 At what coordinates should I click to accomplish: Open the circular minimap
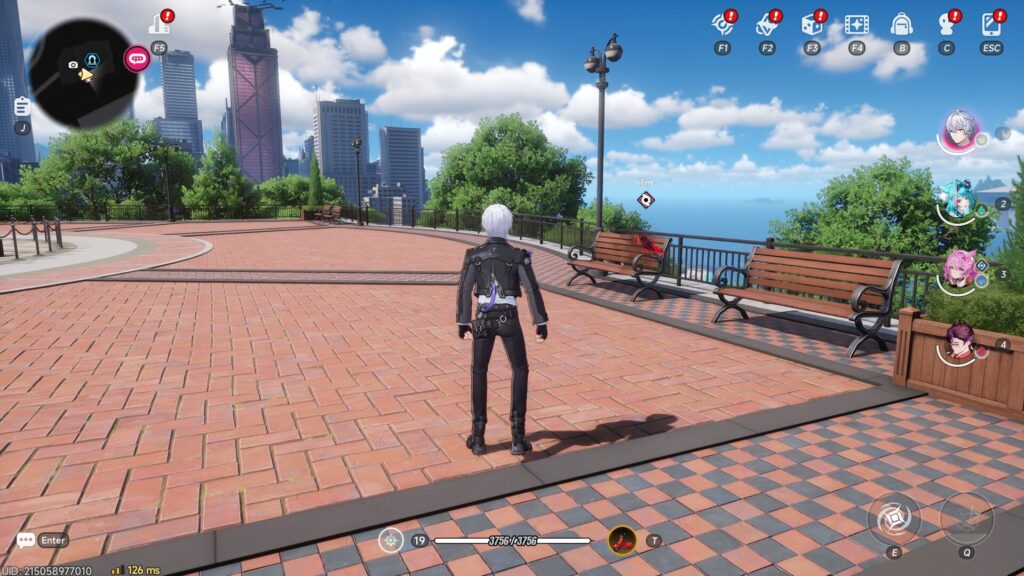pyautogui.click(x=82, y=73)
